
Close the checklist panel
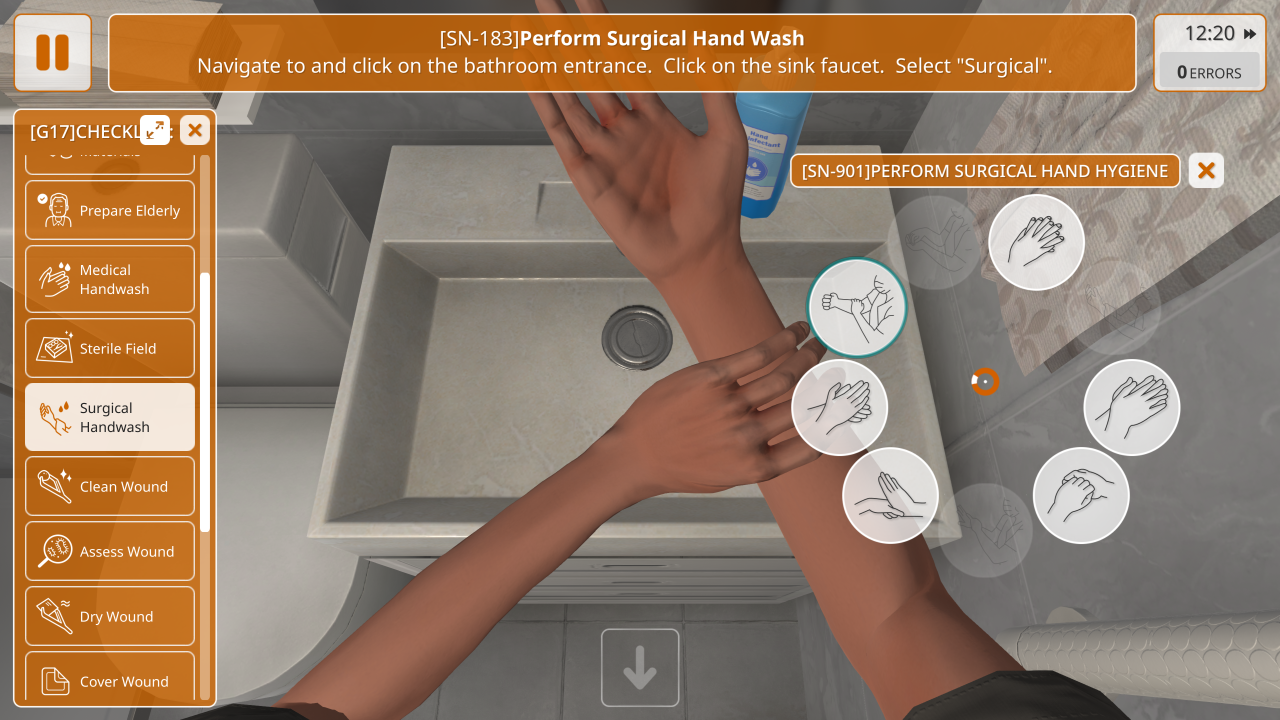click(195, 129)
